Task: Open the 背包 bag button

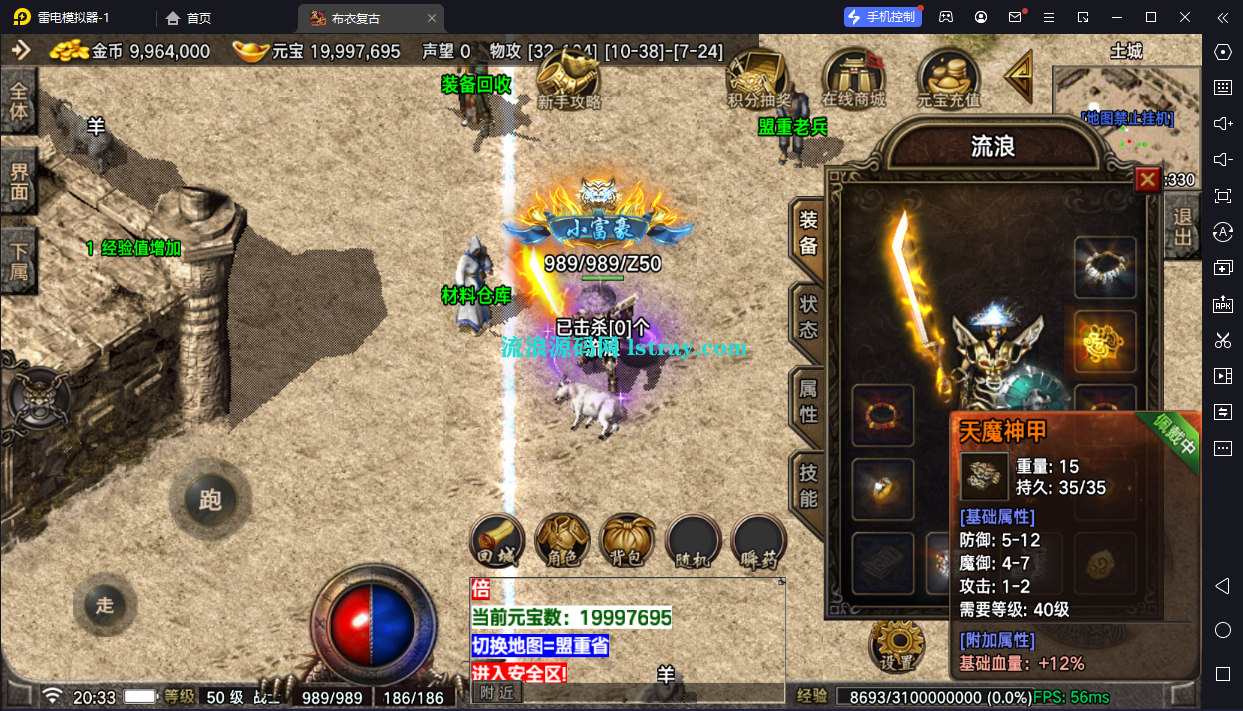Action: pos(627,543)
